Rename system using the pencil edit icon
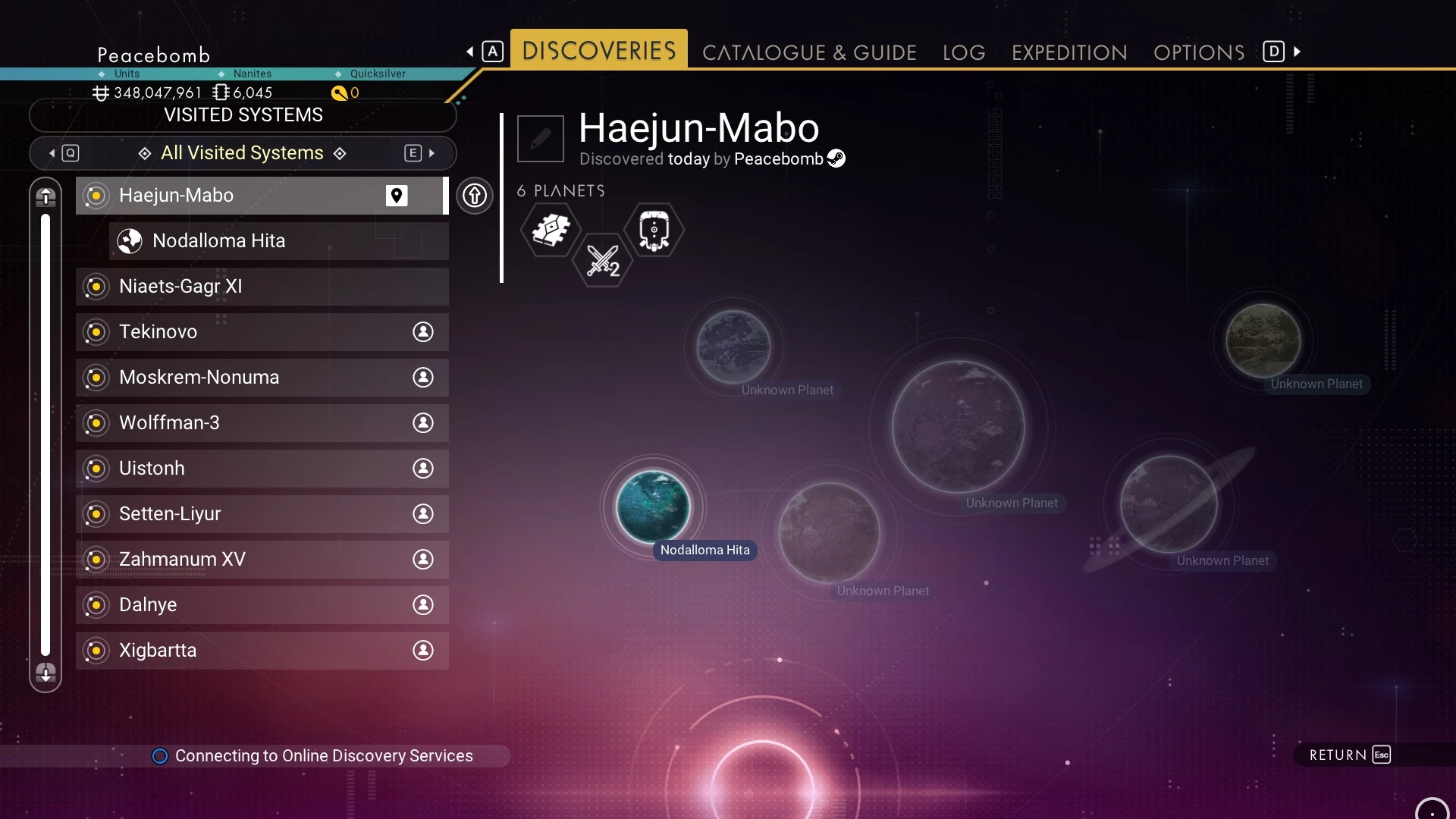Screen dimensions: 1456x819 [x=541, y=139]
